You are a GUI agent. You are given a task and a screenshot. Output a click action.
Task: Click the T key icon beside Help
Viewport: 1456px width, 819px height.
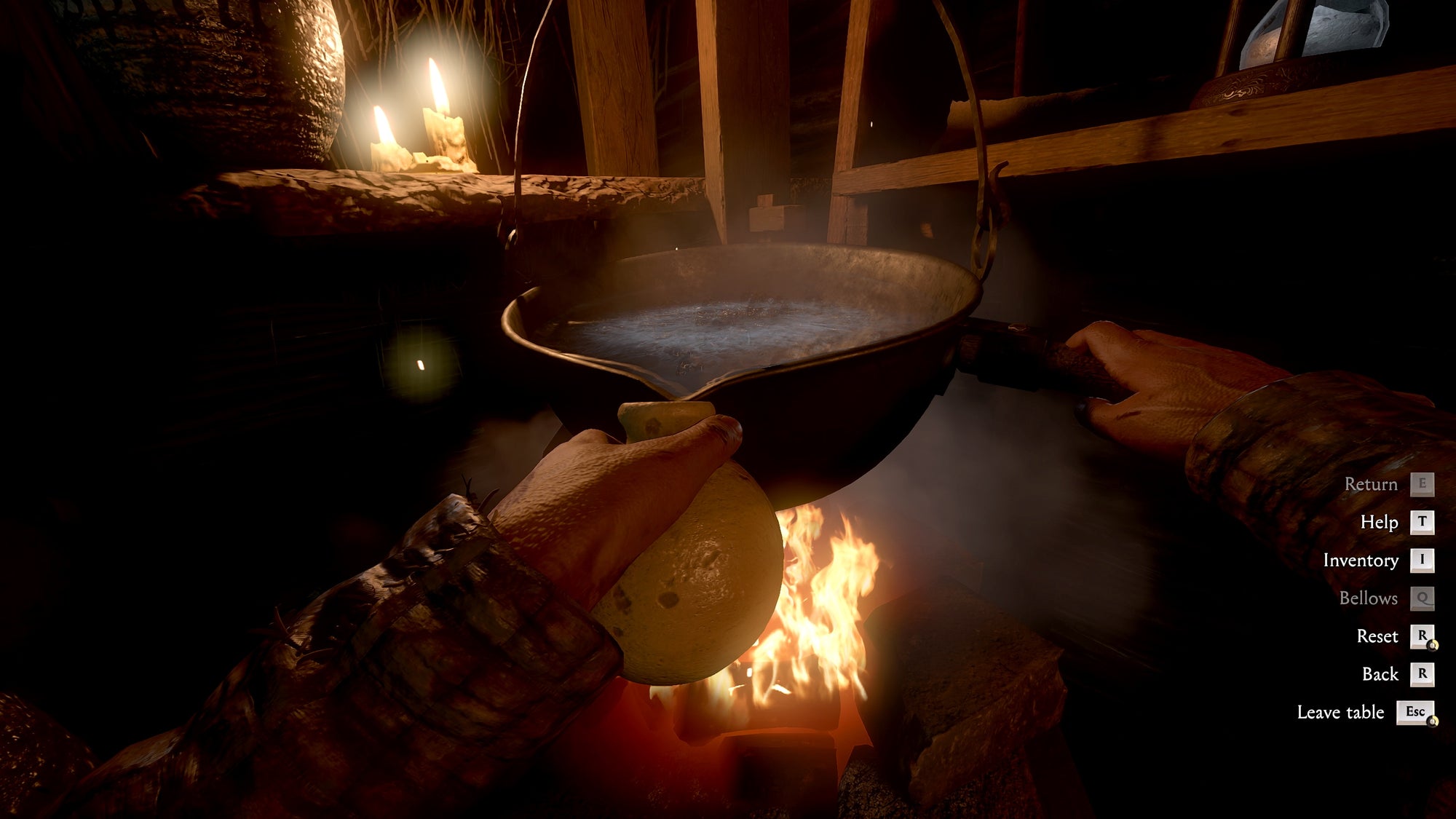point(1423,522)
